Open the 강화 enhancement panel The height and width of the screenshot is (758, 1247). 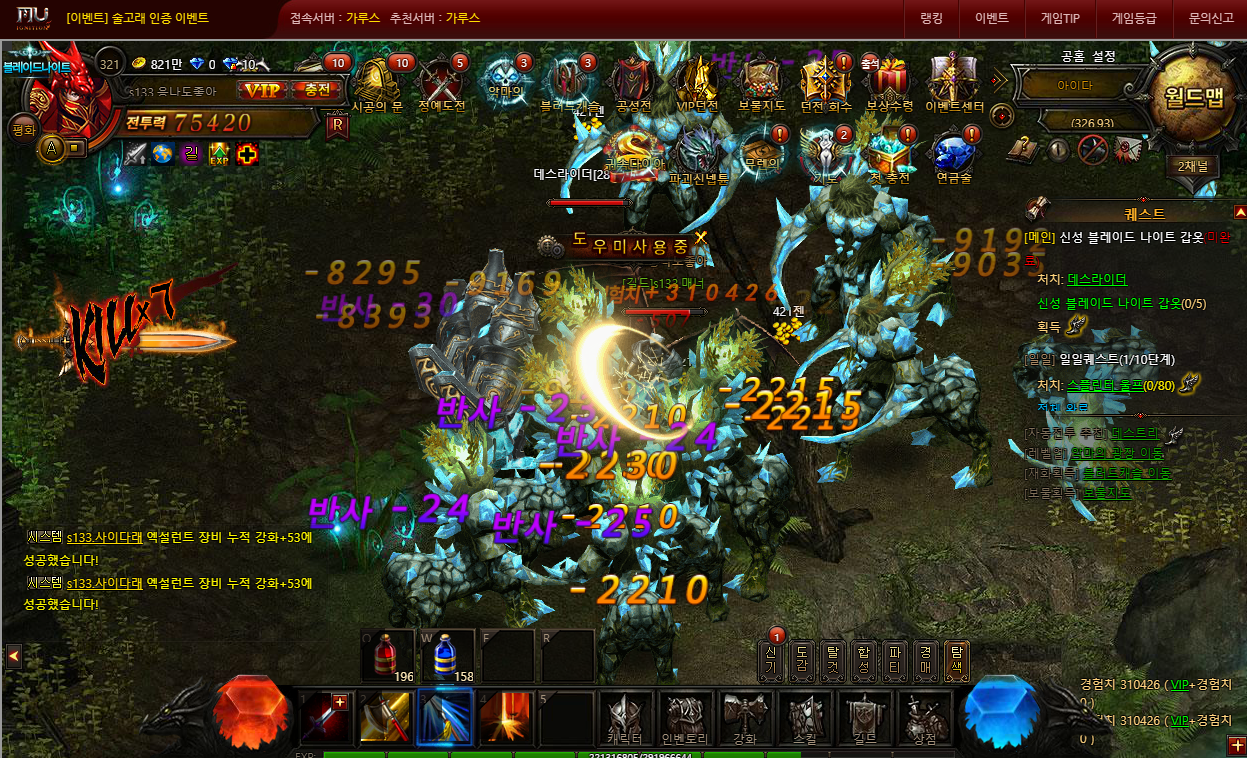(x=745, y=718)
